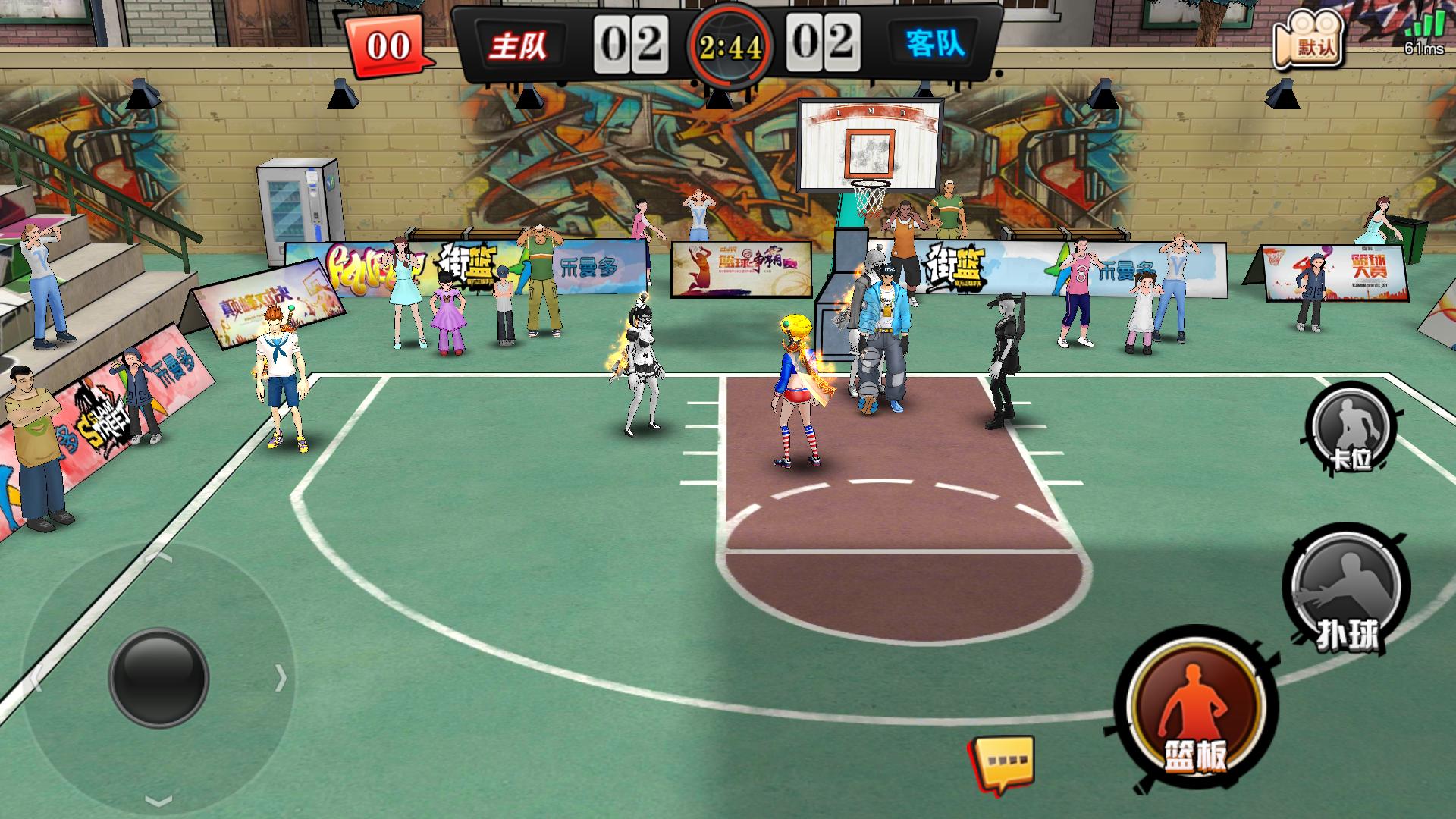The height and width of the screenshot is (819, 1456).
Task: Use the 卡位 box-out button
Action: coord(1351,427)
